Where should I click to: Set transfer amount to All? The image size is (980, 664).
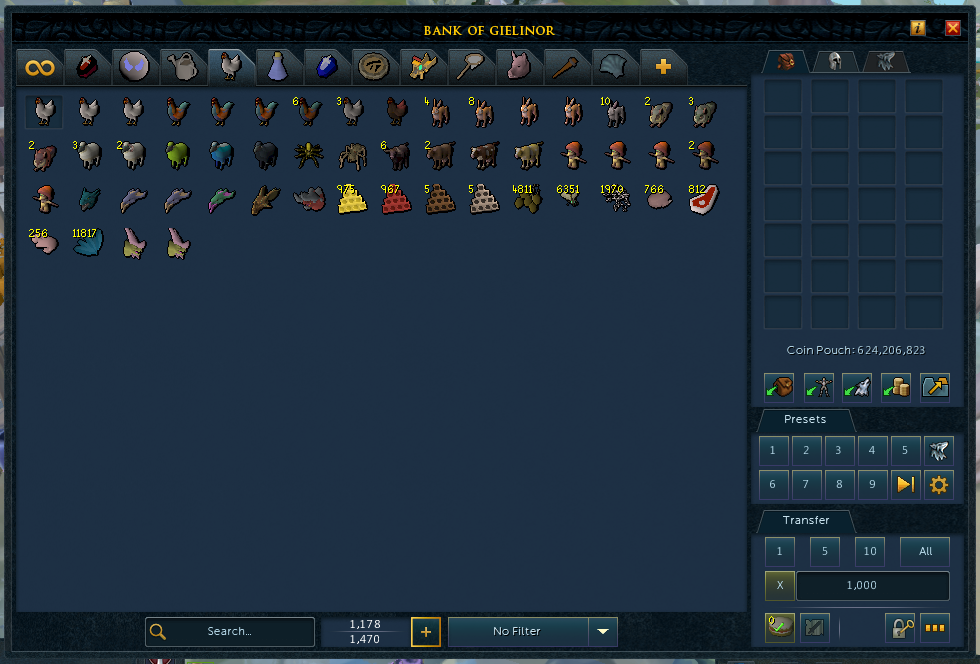925,551
